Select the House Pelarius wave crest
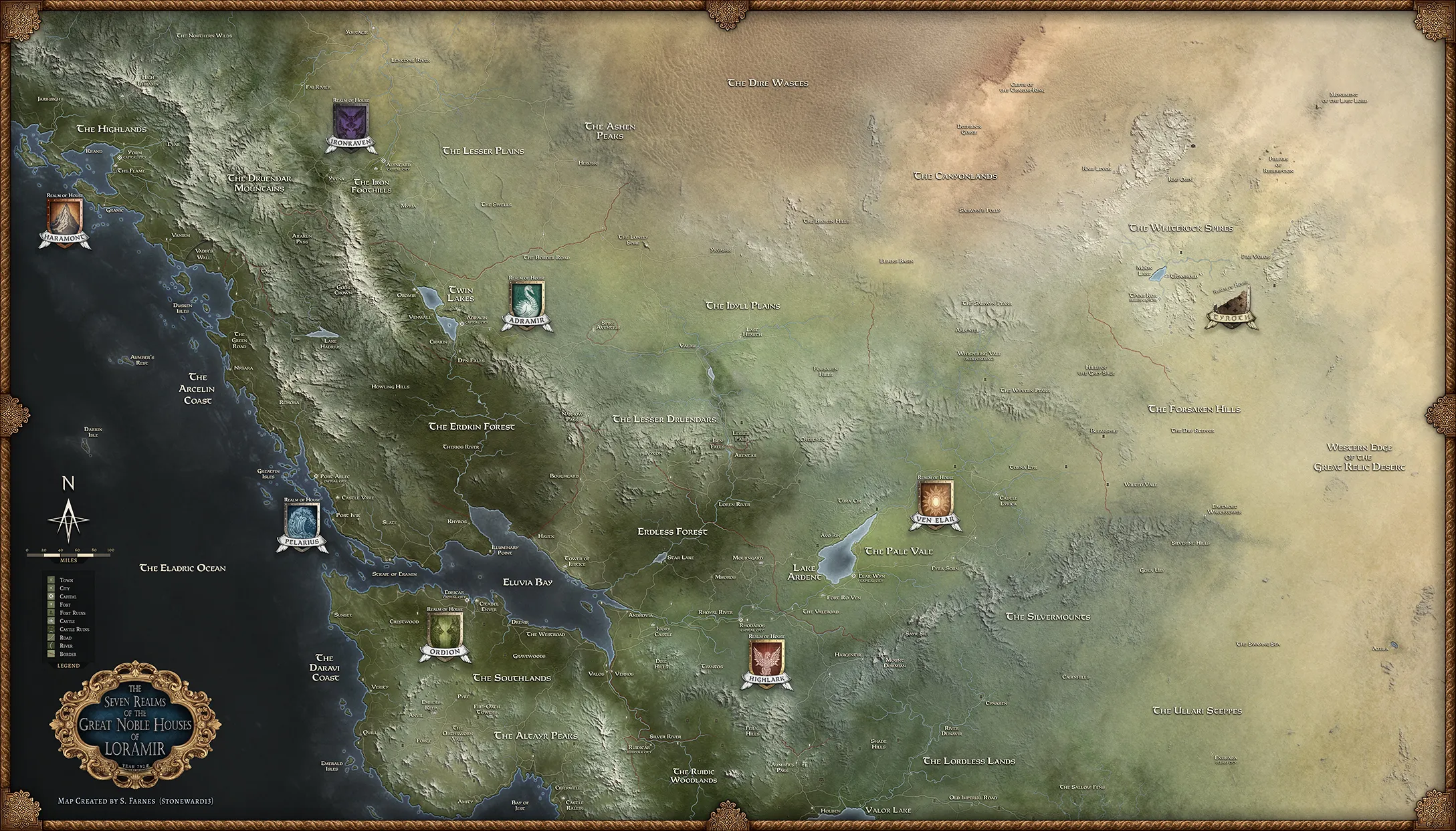The width and height of the screenshot is (1456, 831). tap(302, 523)
